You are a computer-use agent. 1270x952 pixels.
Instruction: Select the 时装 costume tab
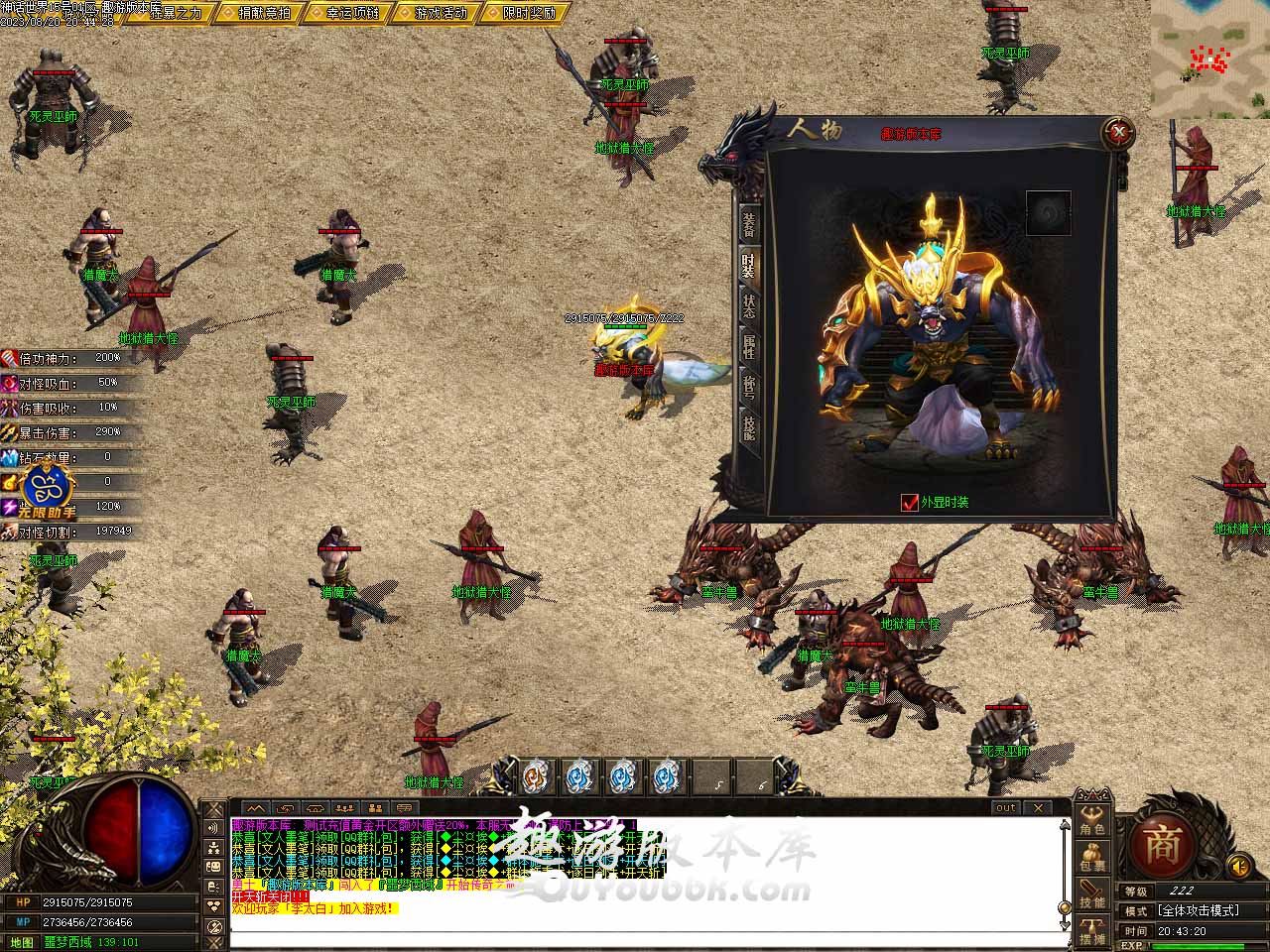[x=749, y=266]
